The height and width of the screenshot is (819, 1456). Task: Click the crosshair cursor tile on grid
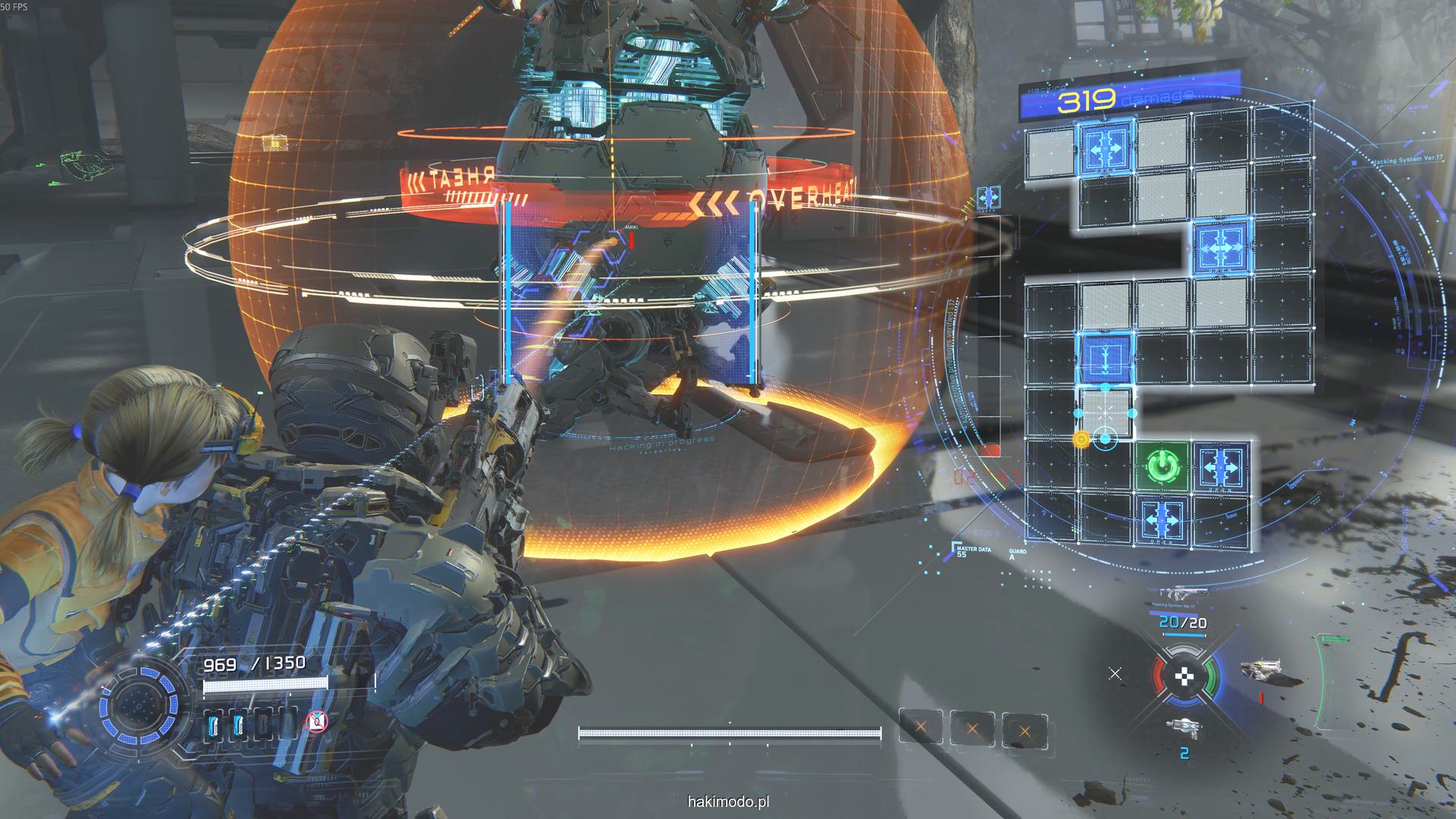pos(1105,413)
